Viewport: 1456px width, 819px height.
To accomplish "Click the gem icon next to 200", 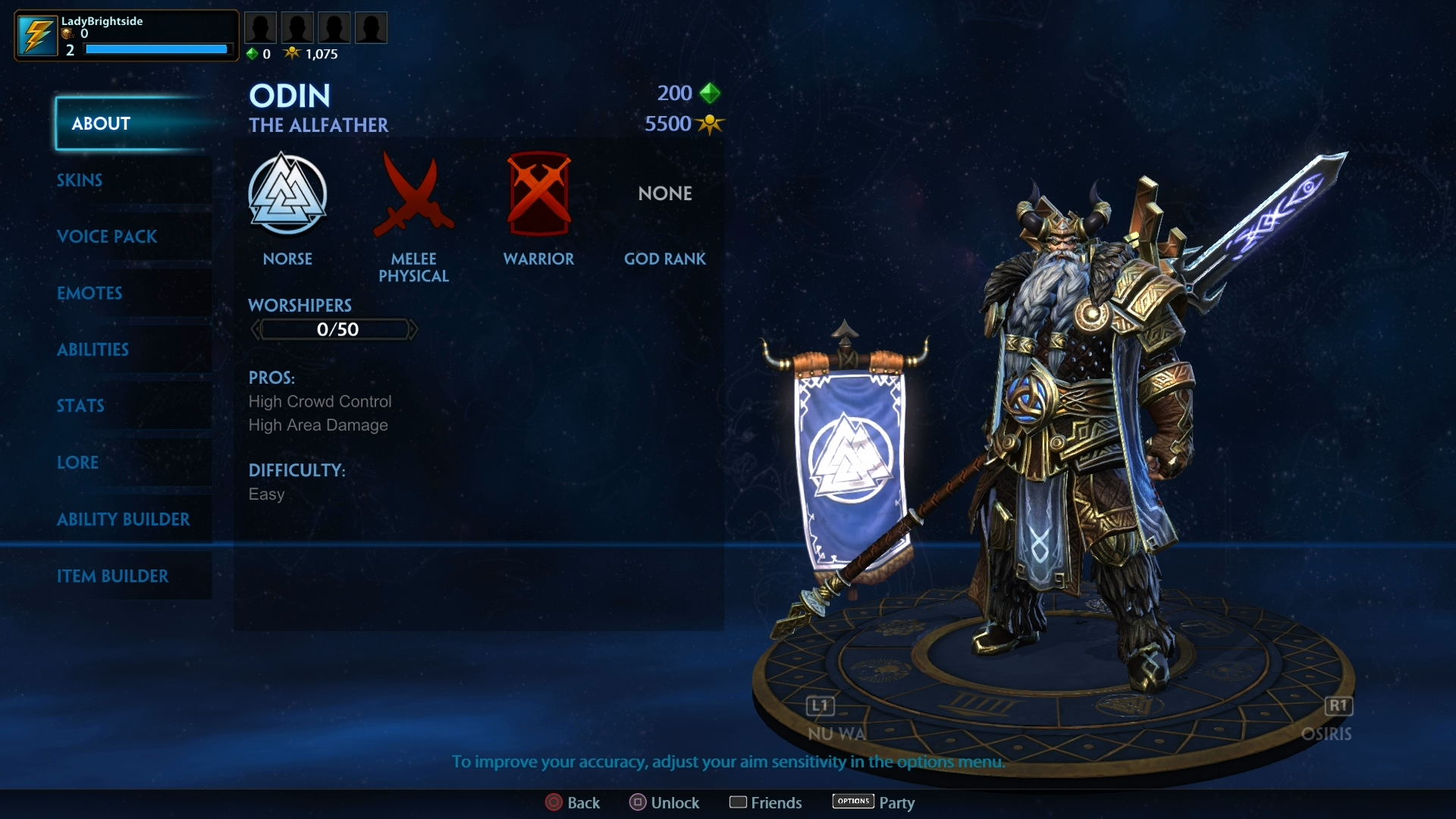I will pyautogui.click(x=710, y=93).
